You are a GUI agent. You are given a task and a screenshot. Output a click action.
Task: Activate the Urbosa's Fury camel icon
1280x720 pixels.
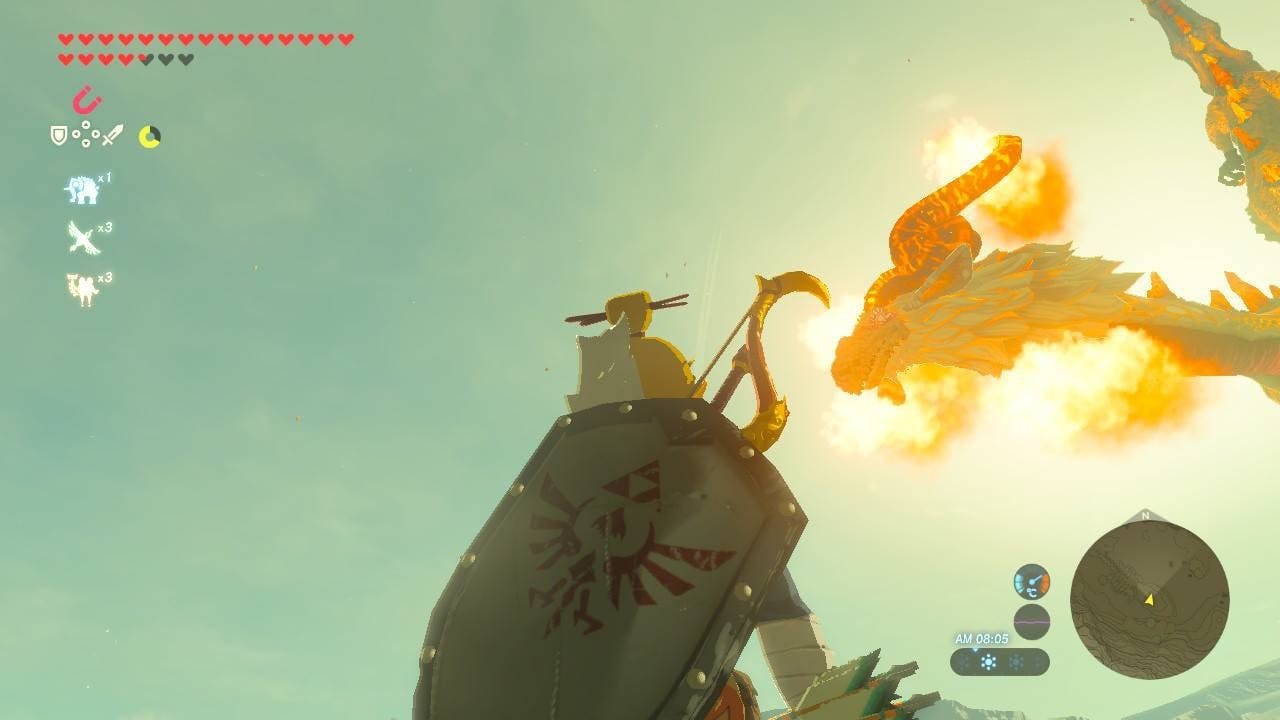point(82,288)
